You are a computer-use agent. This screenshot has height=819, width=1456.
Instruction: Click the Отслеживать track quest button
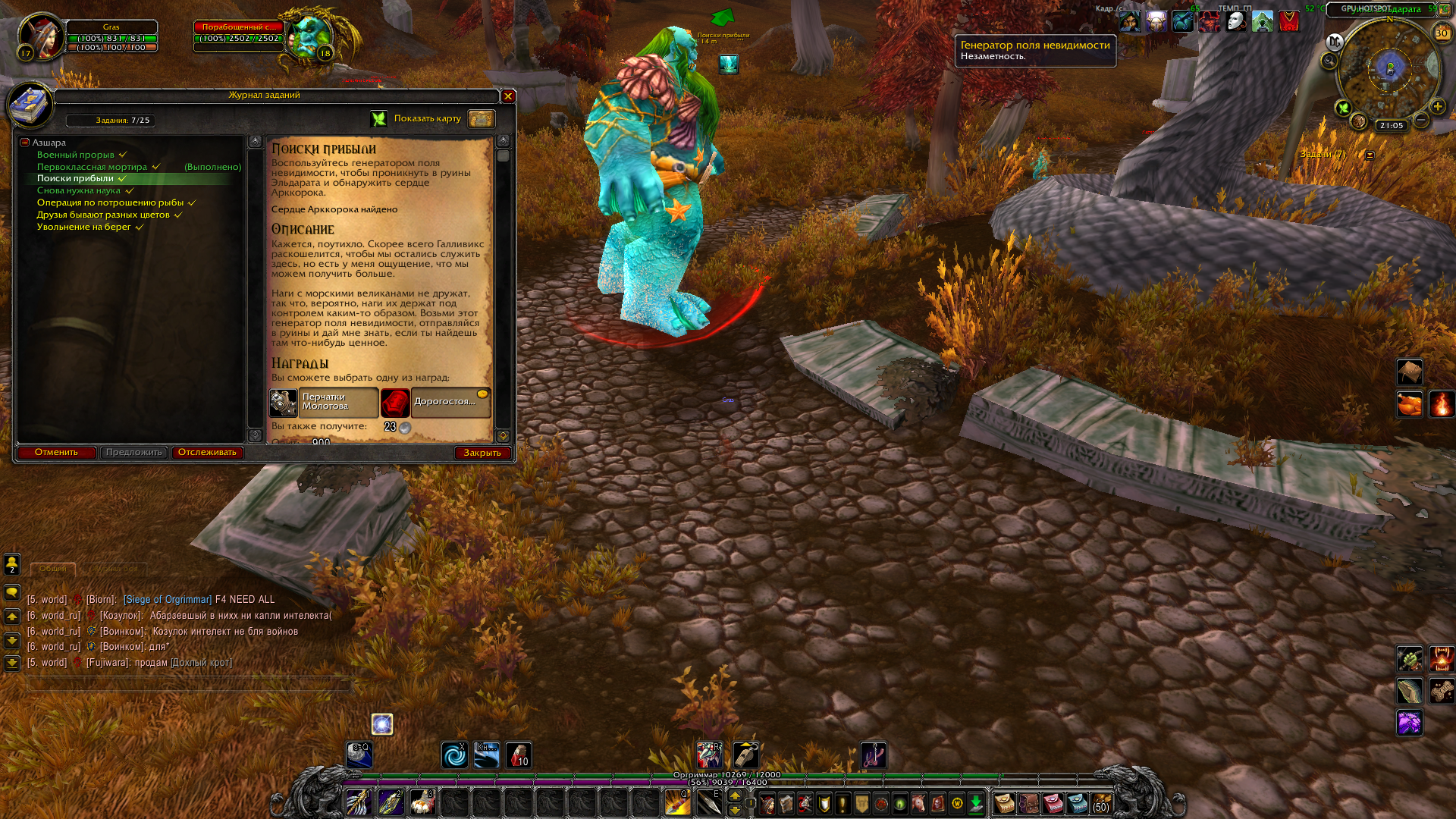(207, 453)
